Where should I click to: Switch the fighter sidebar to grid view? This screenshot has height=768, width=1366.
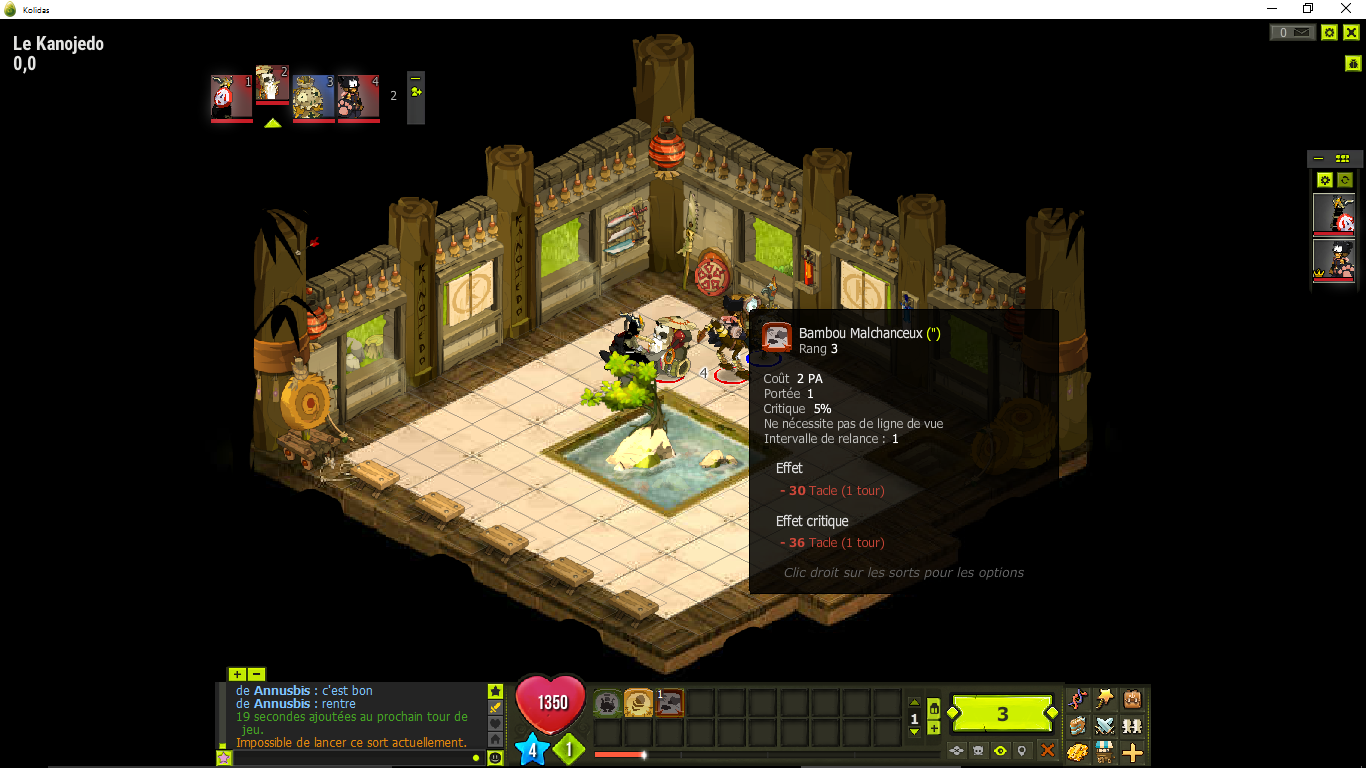1344,158
